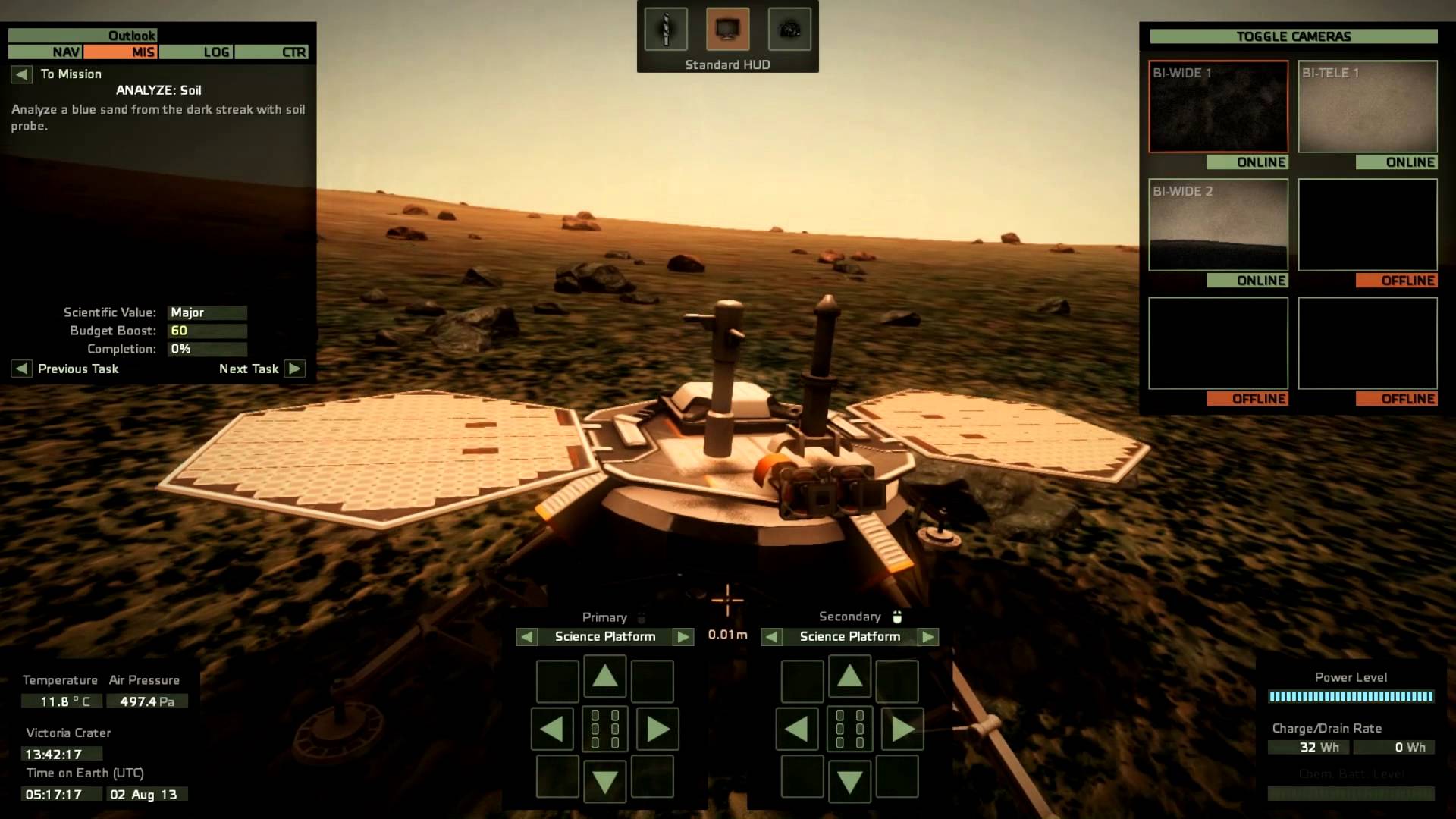Cycle Primary Science Platform to next instrument
Image resolution: width=1456 pixels, height=819 pixels.
click(683, 637)
